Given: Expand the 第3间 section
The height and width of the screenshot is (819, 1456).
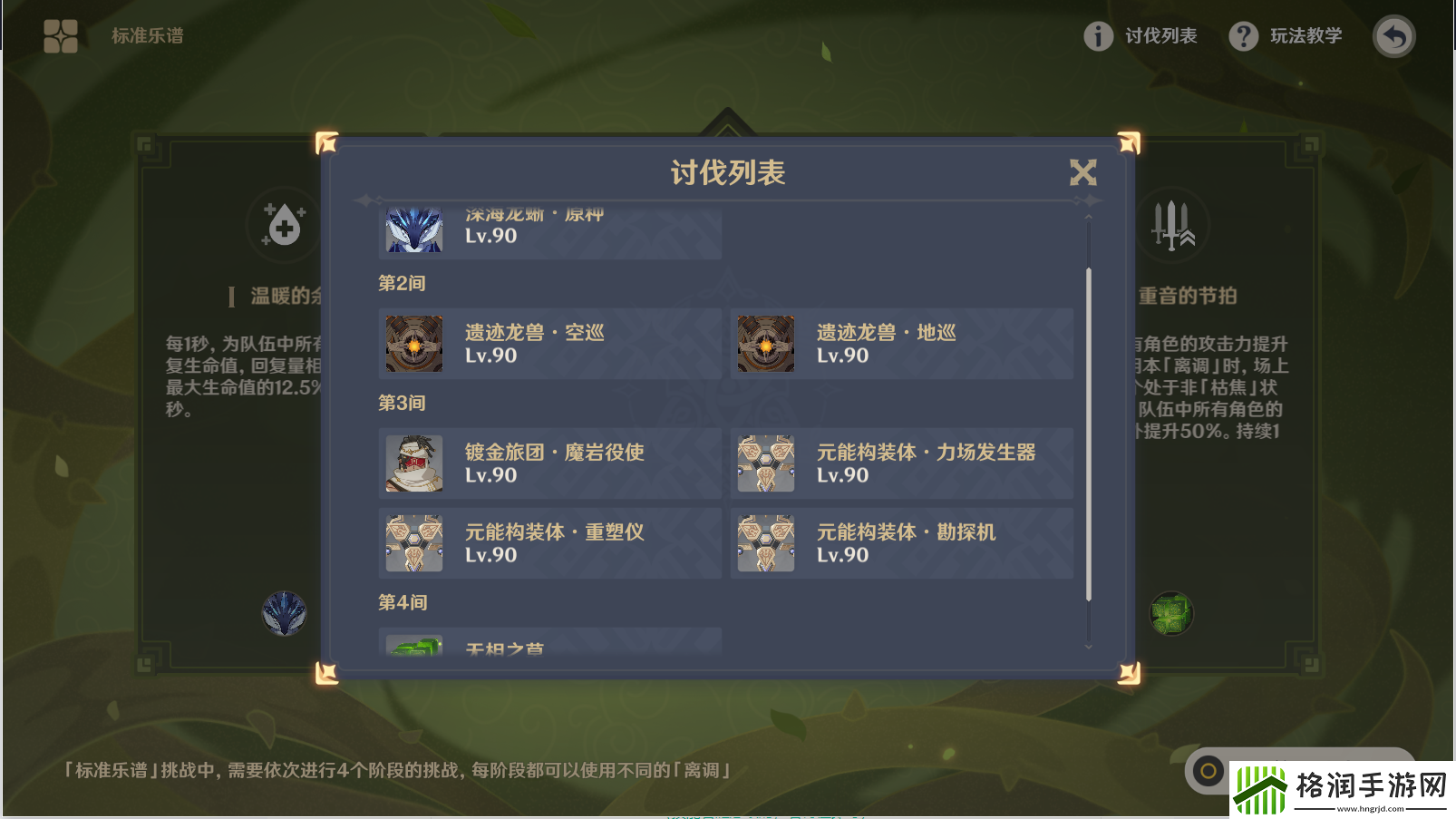Looking at the screenshot, I should [x=403, y=403].
